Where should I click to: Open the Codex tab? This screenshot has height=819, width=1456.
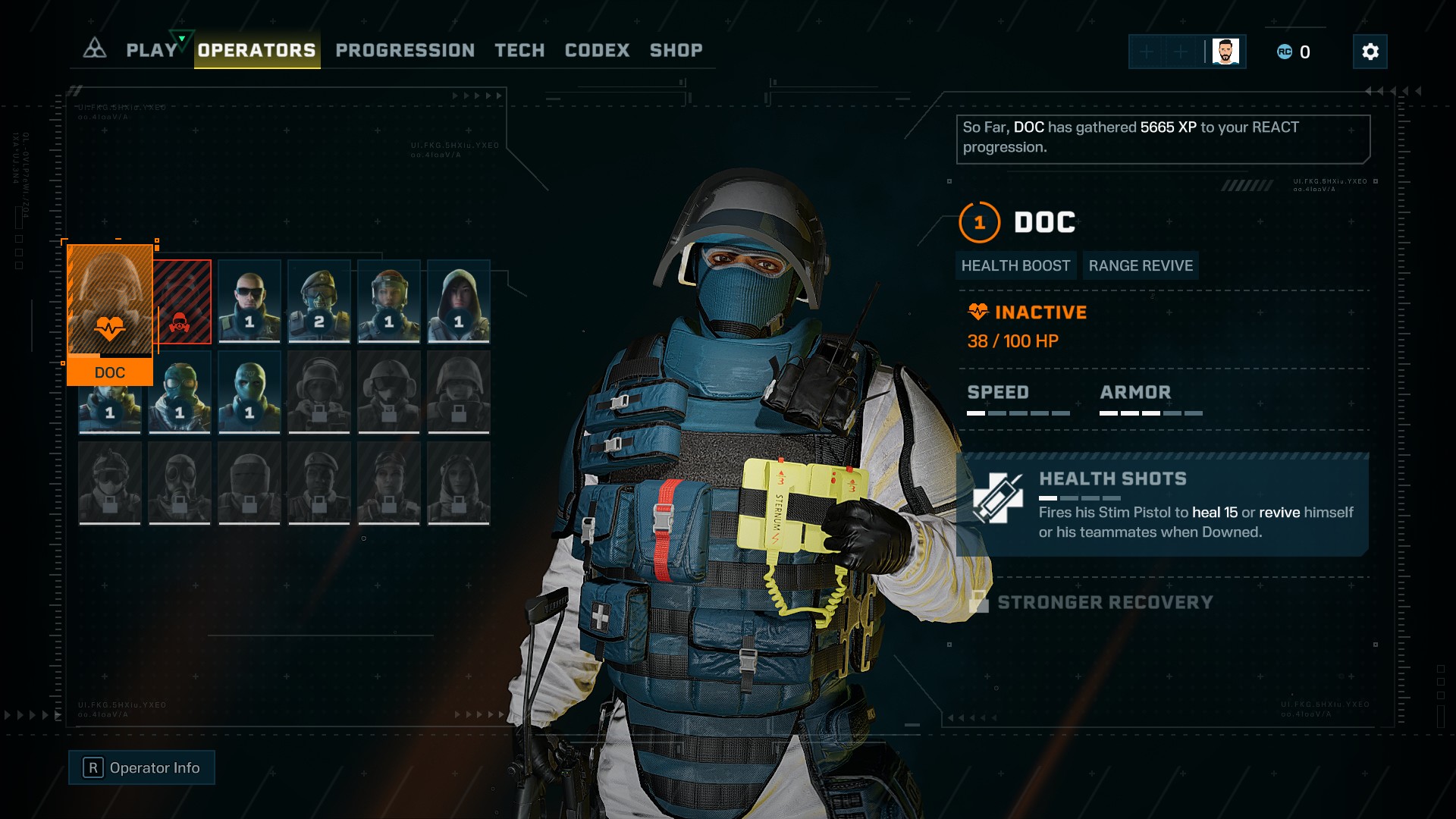click(x=597, y=51)
